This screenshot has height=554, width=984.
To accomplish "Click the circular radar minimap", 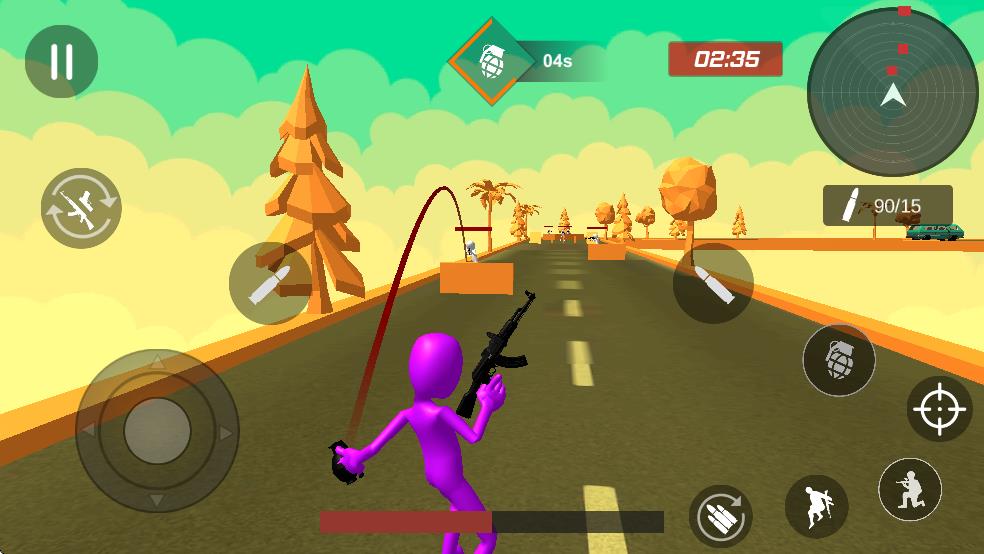I will click(892, 92).
